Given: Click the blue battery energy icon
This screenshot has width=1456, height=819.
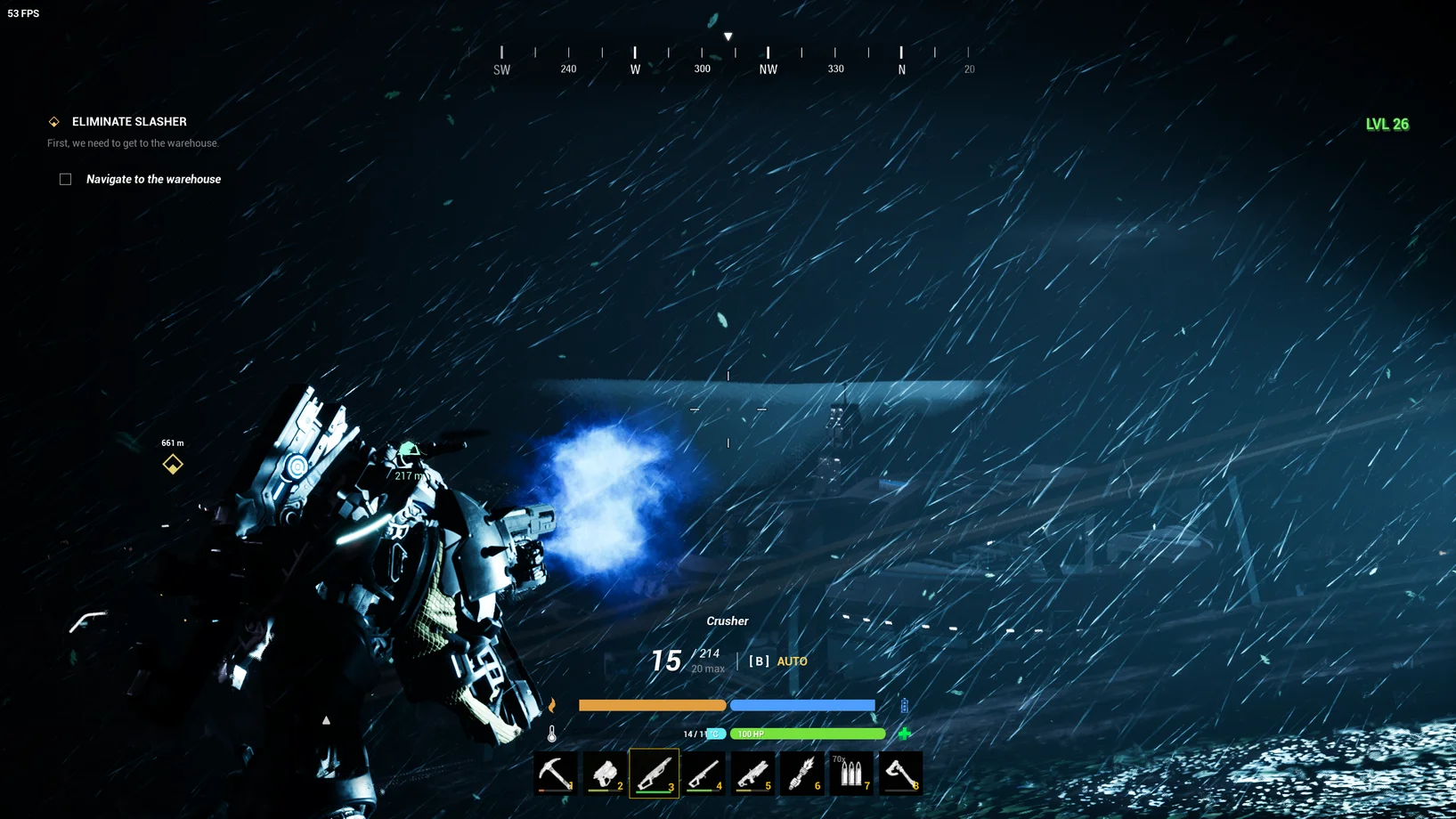Looking at the screenshot, I should point(905,705).
